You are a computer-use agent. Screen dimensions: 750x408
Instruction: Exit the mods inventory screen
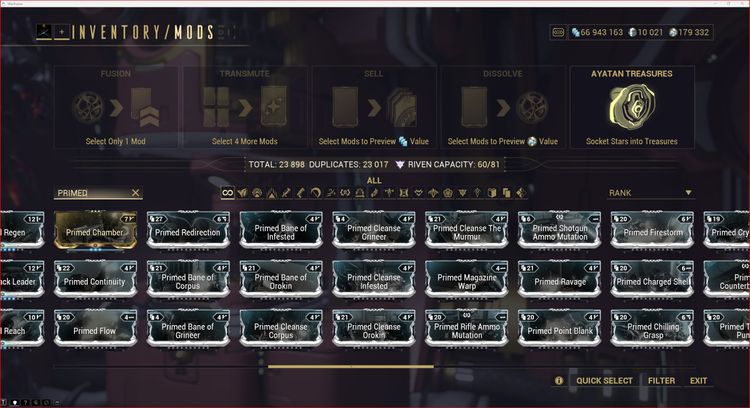(x=698, y=381)
